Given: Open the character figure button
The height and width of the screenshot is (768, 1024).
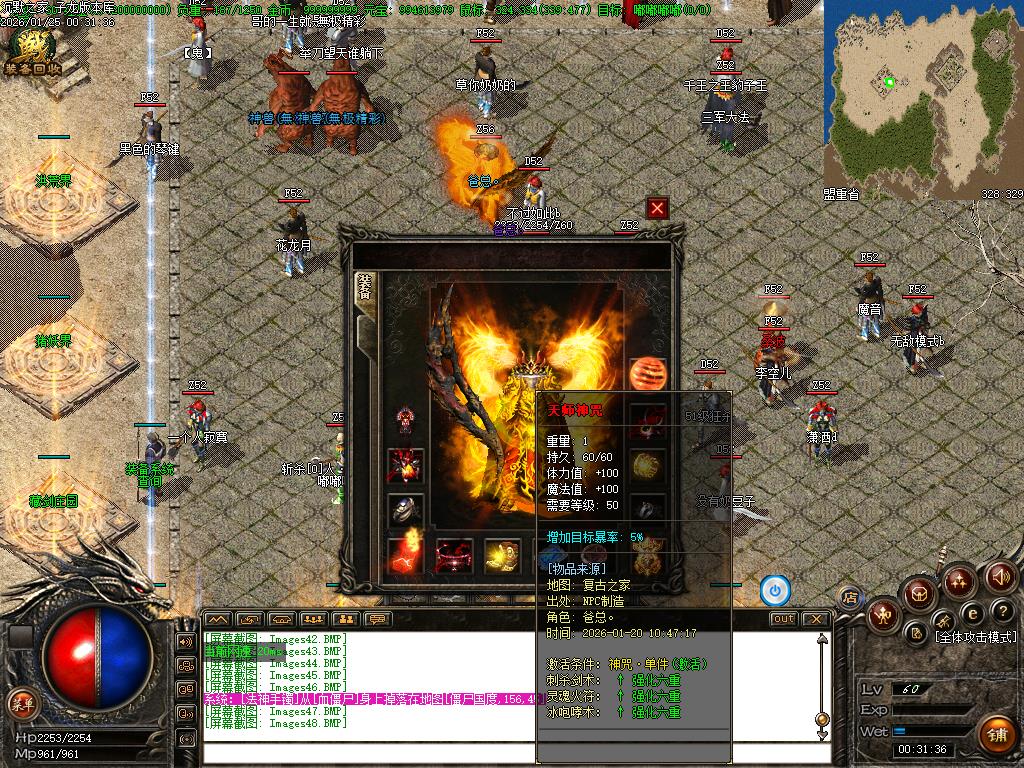Looking at the screenshot, I should [x=883, y=614].
